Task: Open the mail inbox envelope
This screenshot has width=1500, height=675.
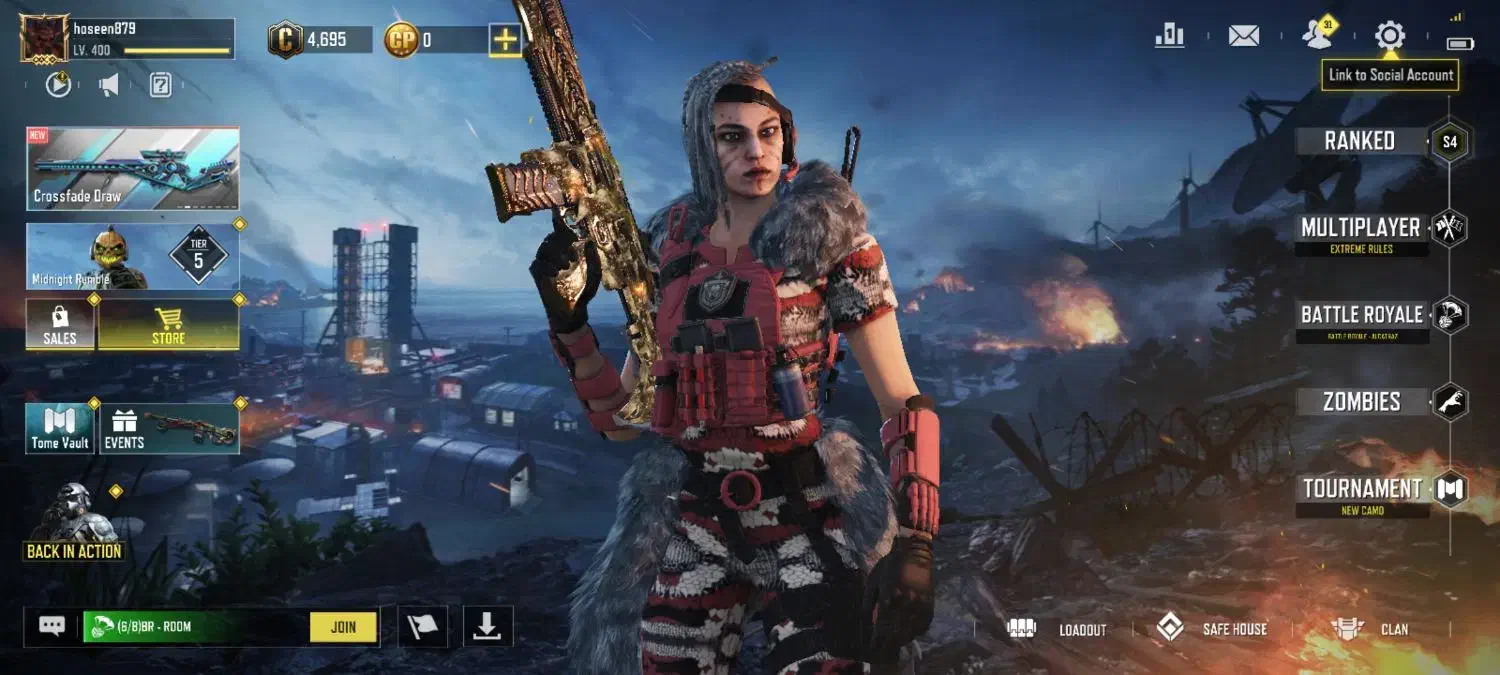Action: (1243, 36)
